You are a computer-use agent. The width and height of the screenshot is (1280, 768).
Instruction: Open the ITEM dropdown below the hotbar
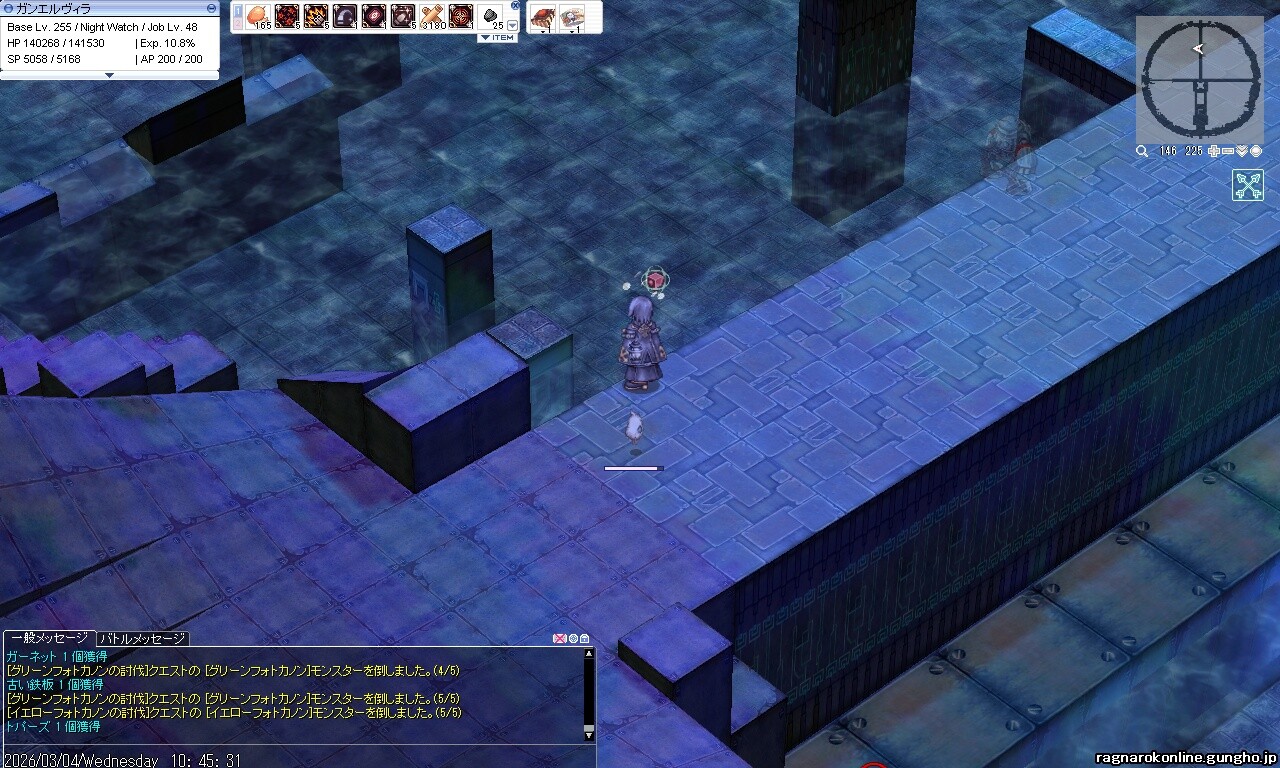click(497, 38)
